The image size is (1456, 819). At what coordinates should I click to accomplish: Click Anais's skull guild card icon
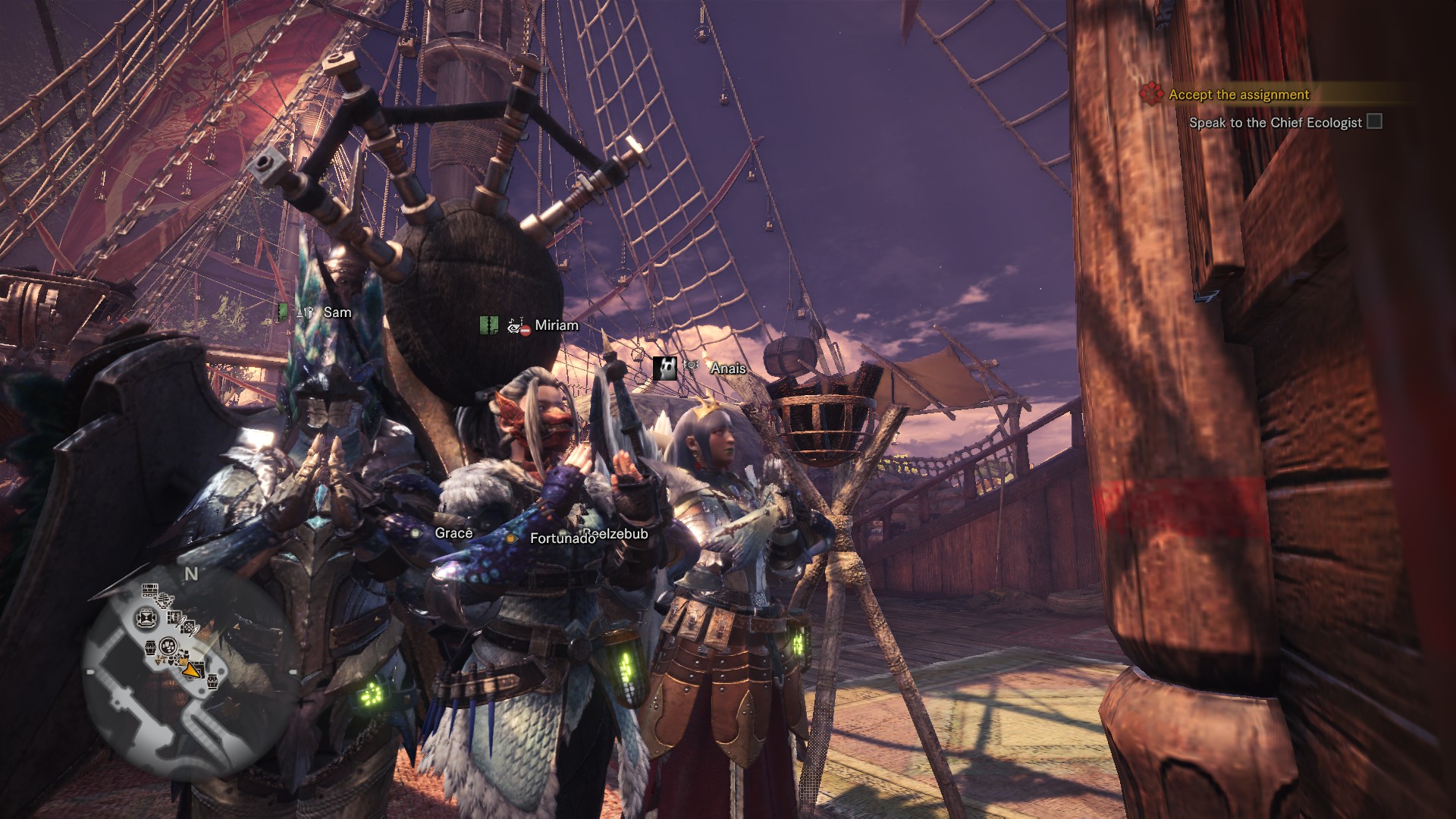click(664, 368)
